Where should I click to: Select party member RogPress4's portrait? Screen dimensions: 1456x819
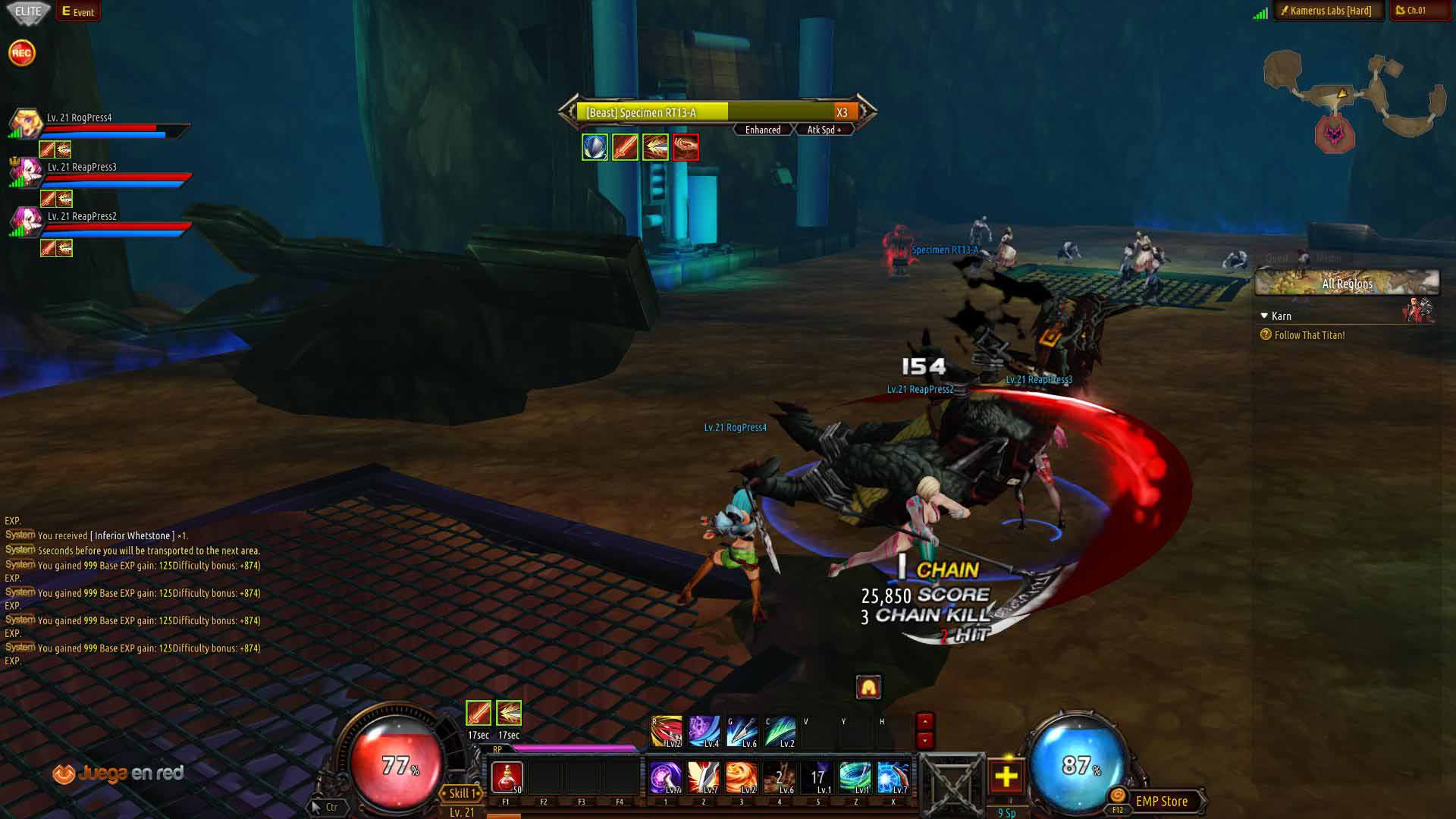(26, 122)
